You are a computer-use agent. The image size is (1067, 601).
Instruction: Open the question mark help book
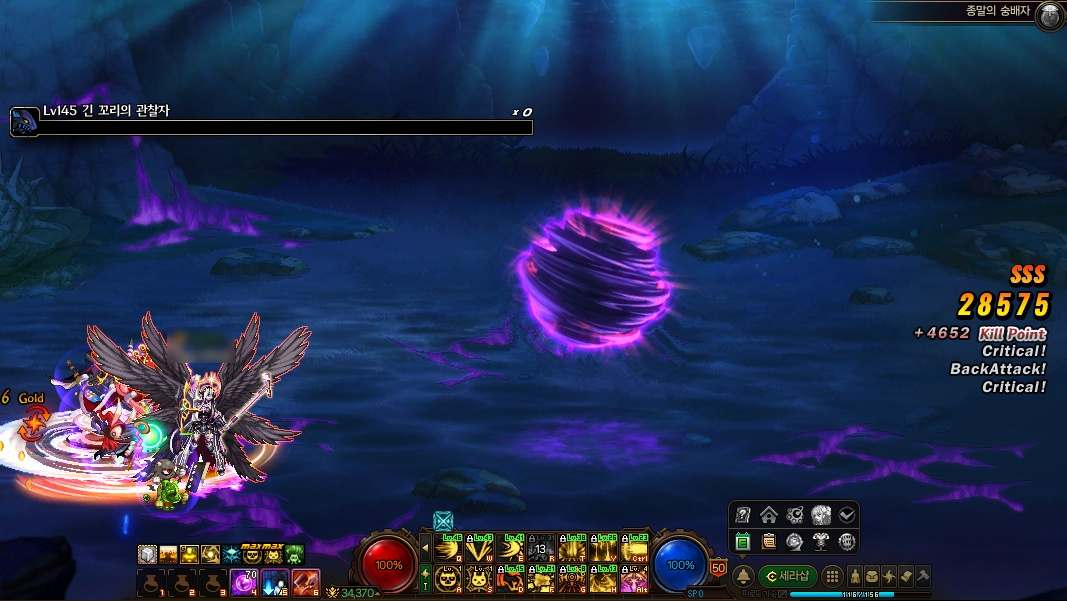tap(743, 515)
